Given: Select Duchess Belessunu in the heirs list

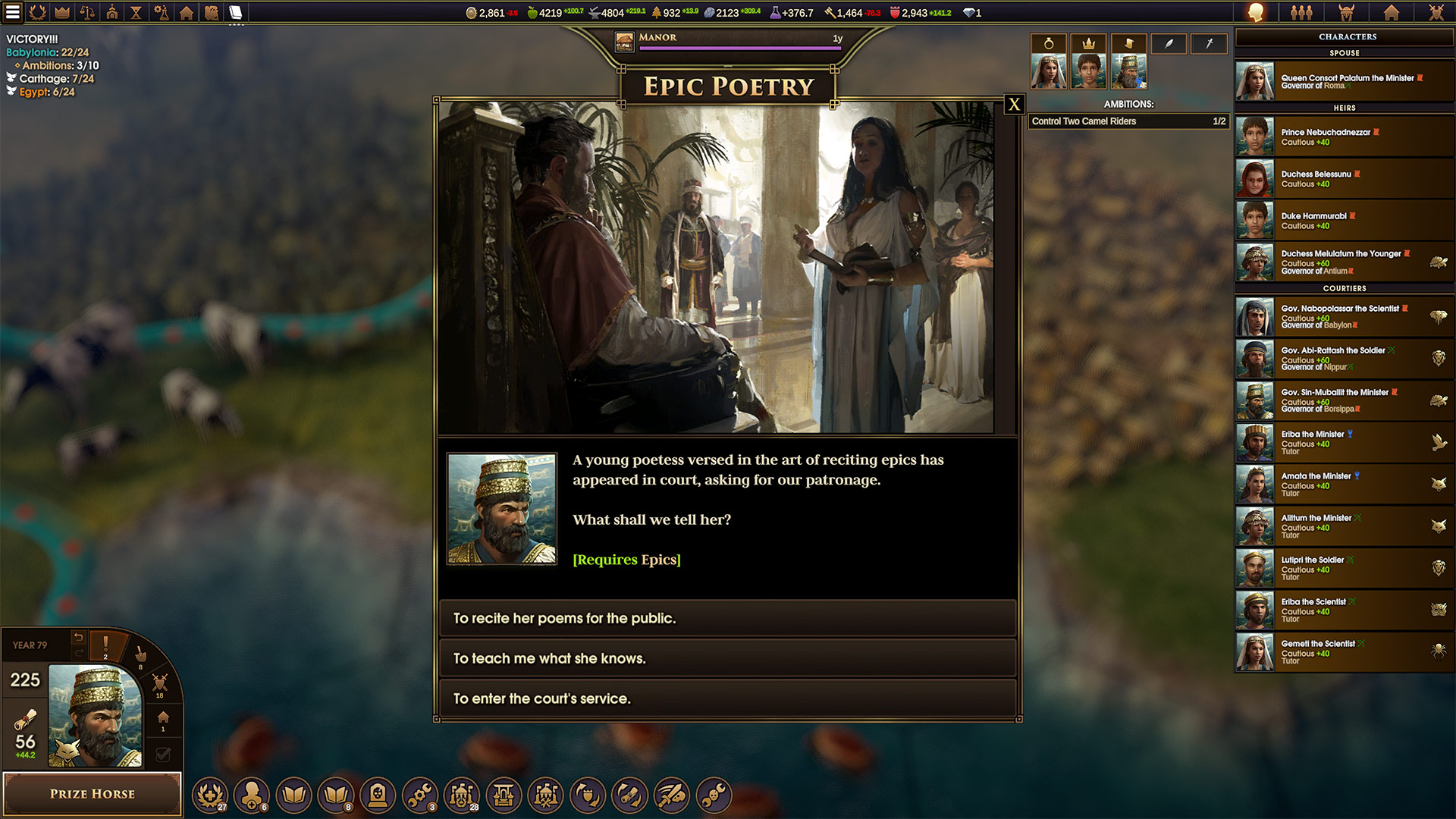Looking at the screenshot, I should (x=1344, y=178).
